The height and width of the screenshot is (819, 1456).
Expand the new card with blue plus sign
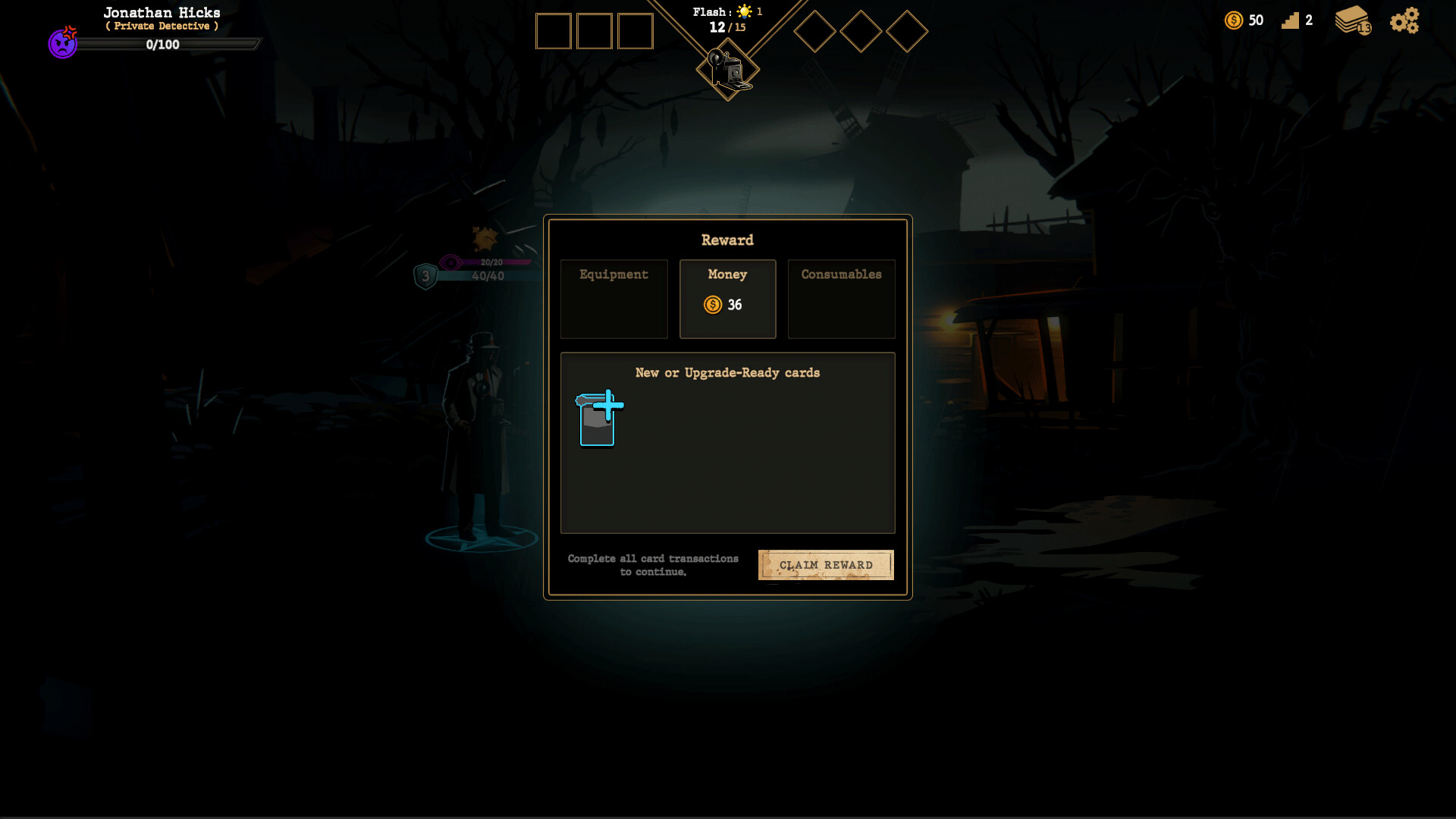(x=598, y=419)
